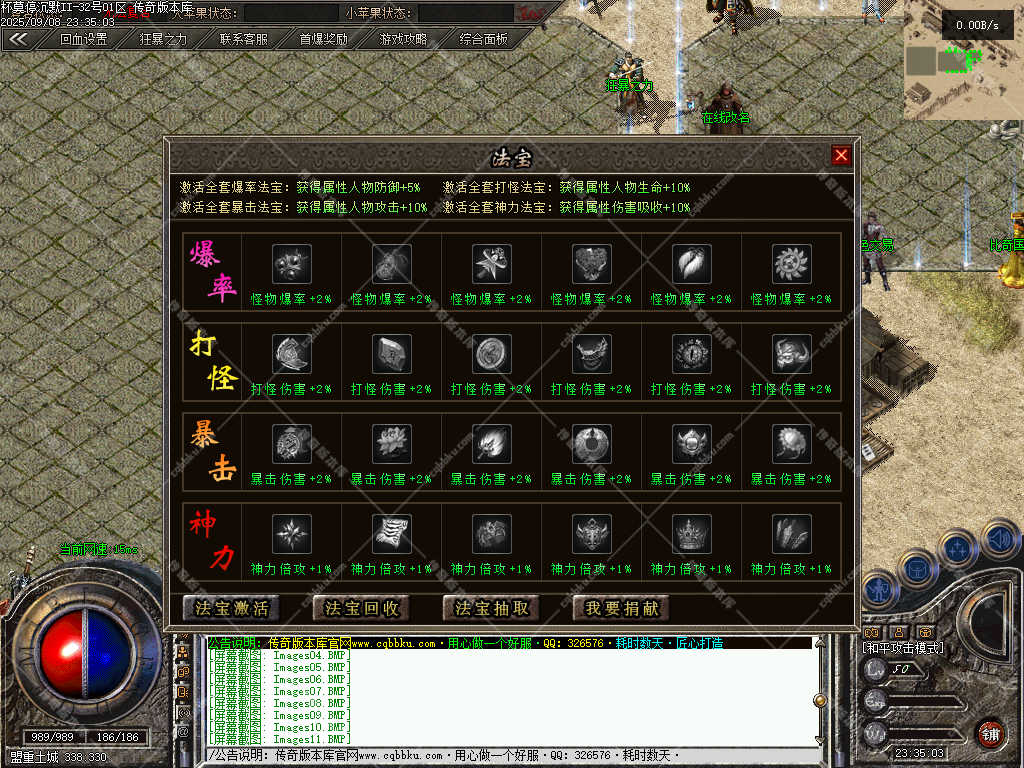Click the 法宝激活 activate button

tap(232, 607)
